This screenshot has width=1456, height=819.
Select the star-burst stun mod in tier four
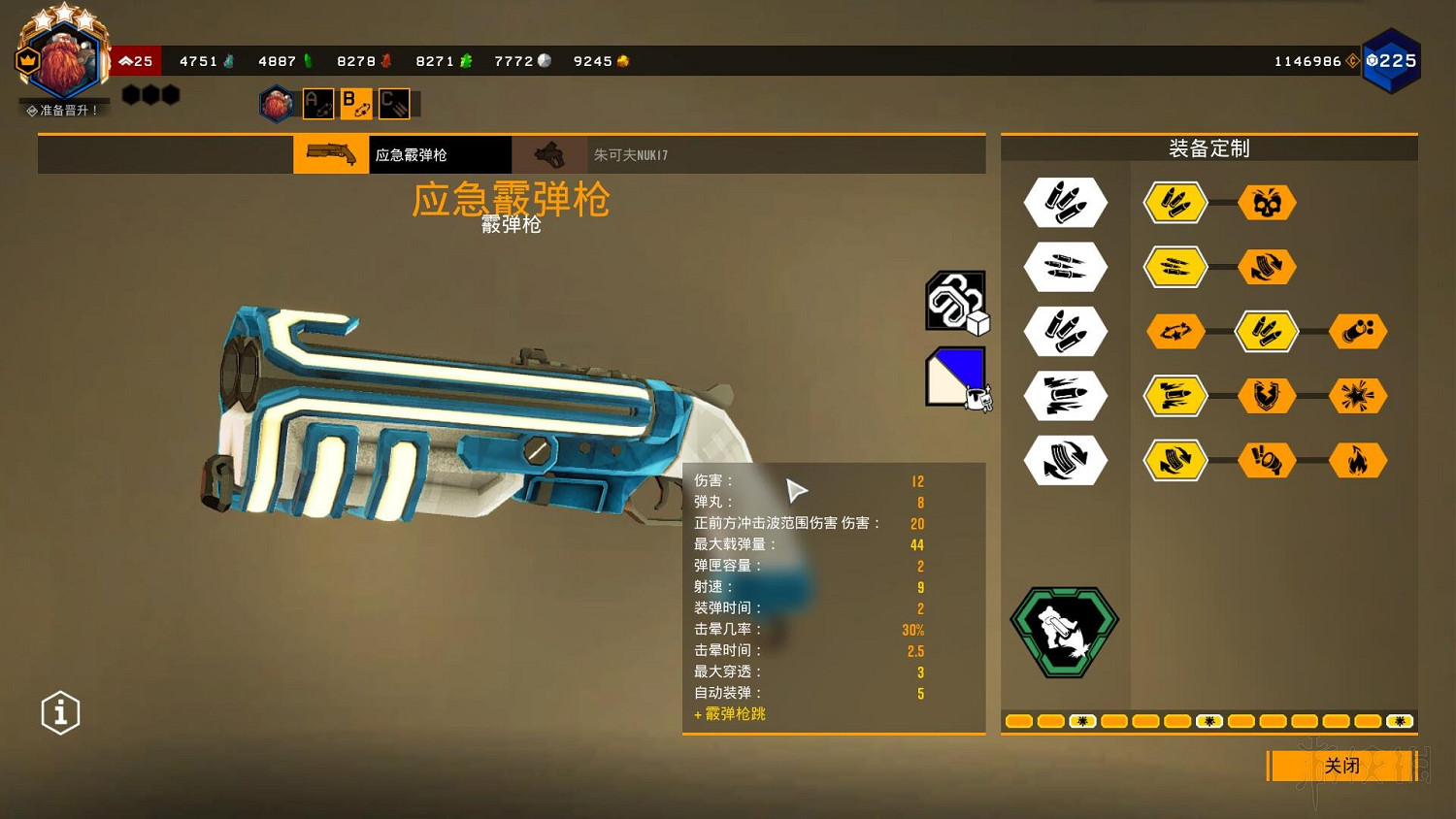pyautogui.click(x=1358, y=396)
